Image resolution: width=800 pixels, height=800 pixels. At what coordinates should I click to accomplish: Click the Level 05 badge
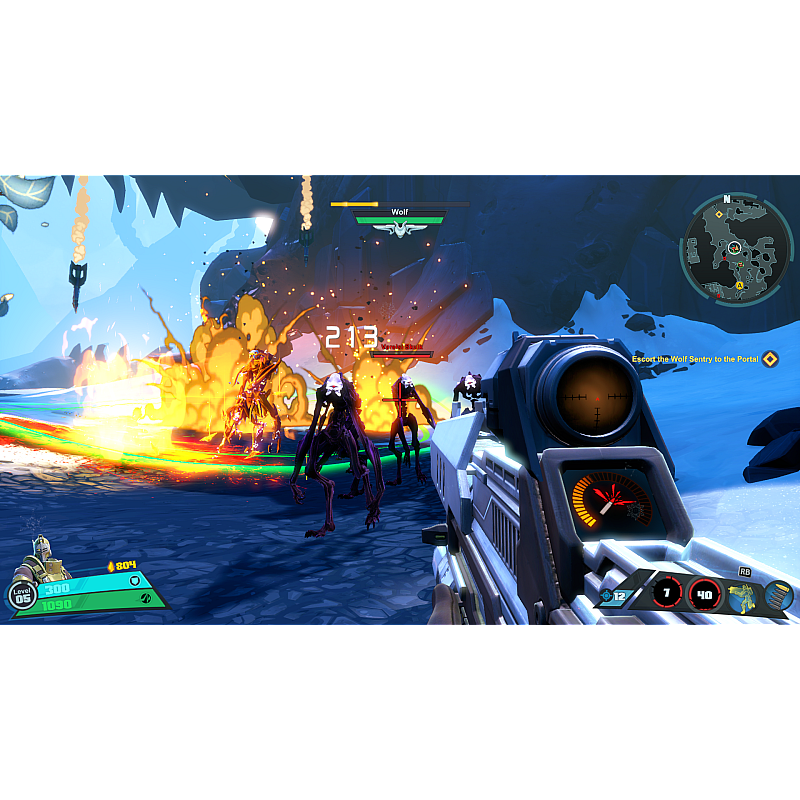coord(22,596)
